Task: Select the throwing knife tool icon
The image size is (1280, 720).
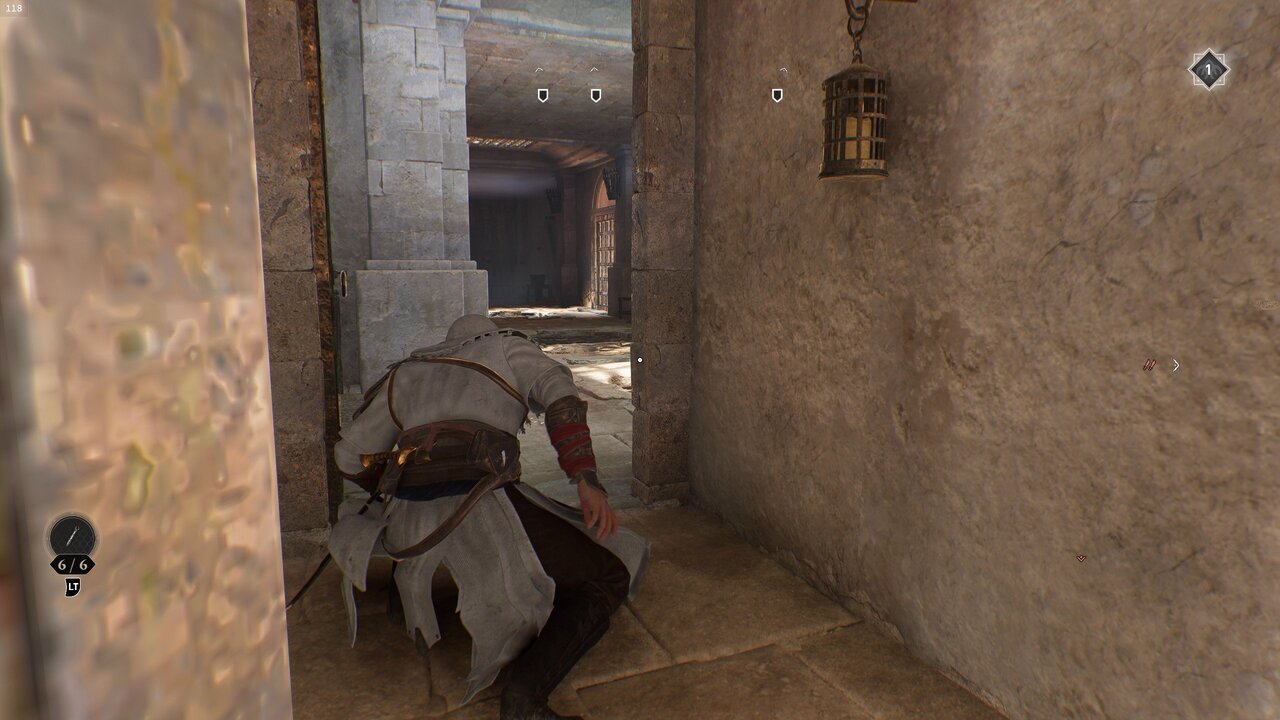Action: [x=72, y=536]
